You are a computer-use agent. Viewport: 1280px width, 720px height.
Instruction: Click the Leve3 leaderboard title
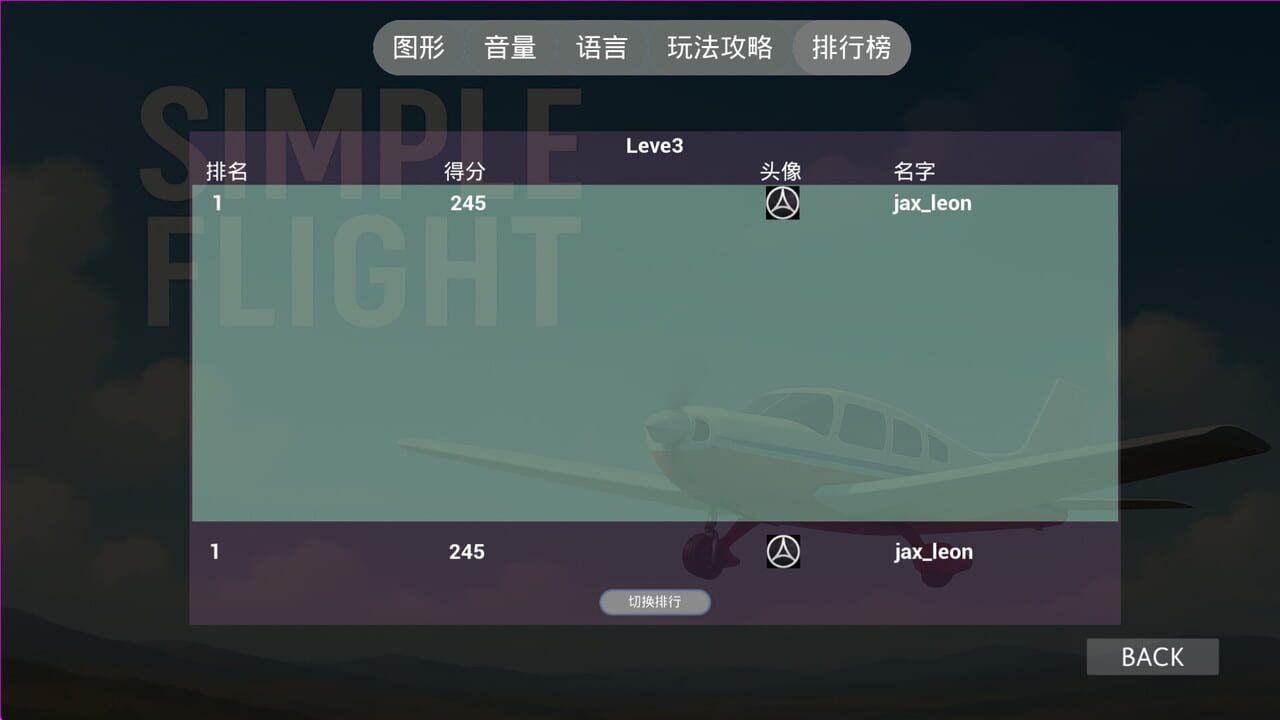coord(655,146)
